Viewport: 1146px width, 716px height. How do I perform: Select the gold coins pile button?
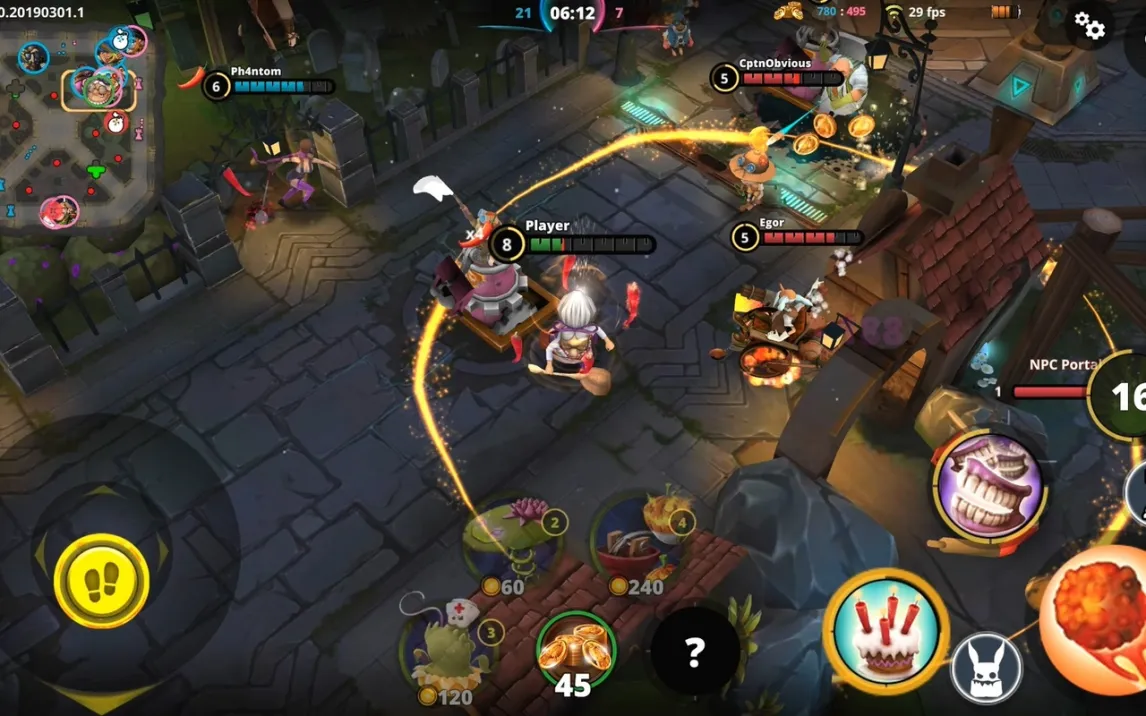point(575,650)
